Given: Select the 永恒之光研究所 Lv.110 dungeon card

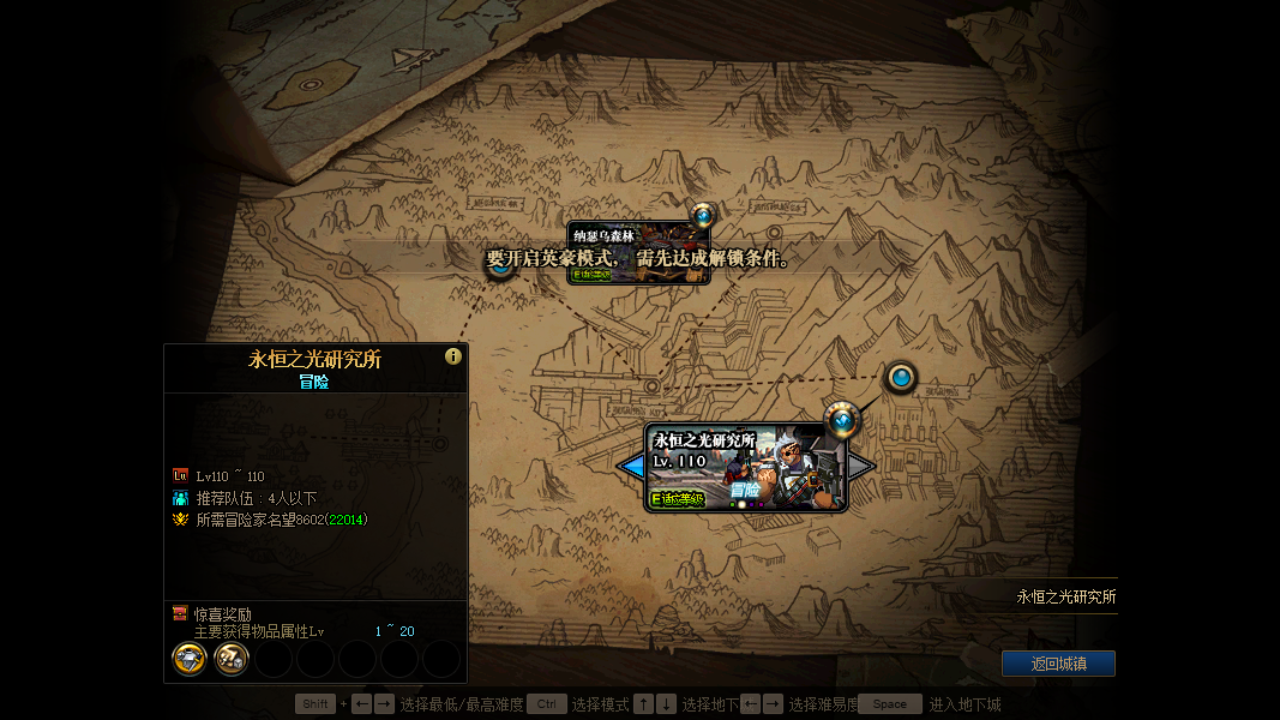Looking at the screenshot, I should click(x=745, y=467).
